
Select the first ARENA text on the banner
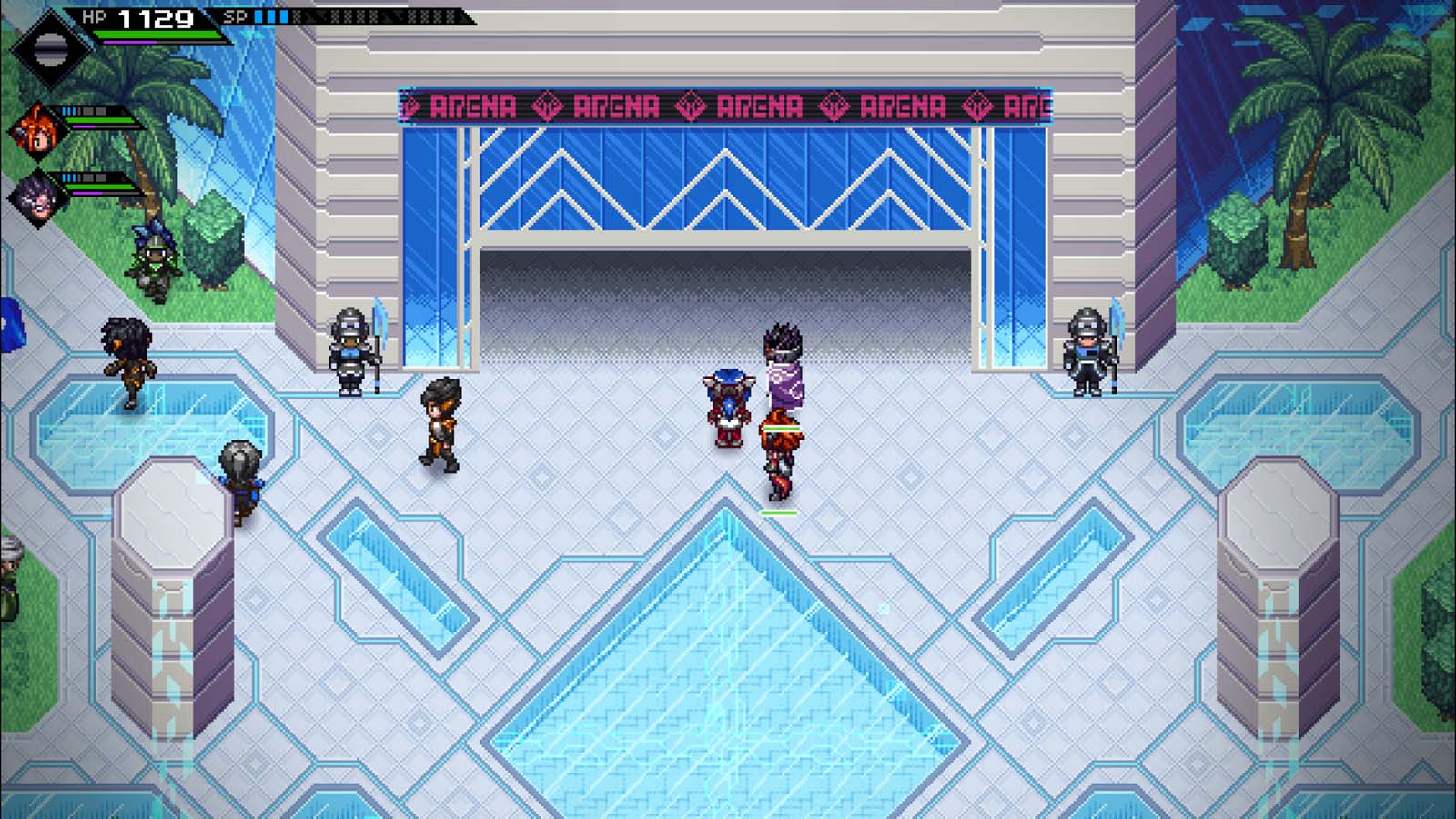(x=473, y=106)
